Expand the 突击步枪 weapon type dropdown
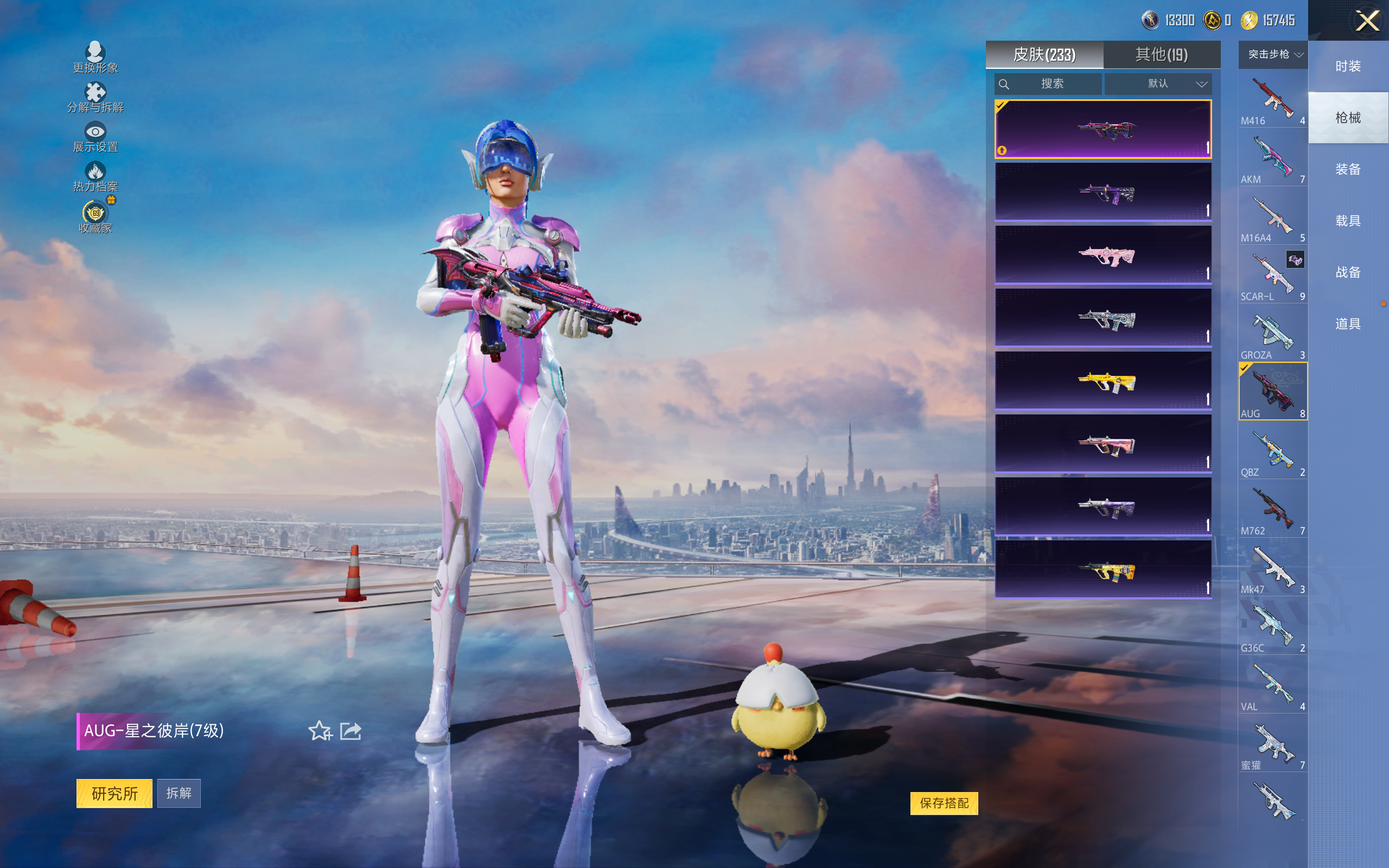1389x868 pixels. 1272,55
